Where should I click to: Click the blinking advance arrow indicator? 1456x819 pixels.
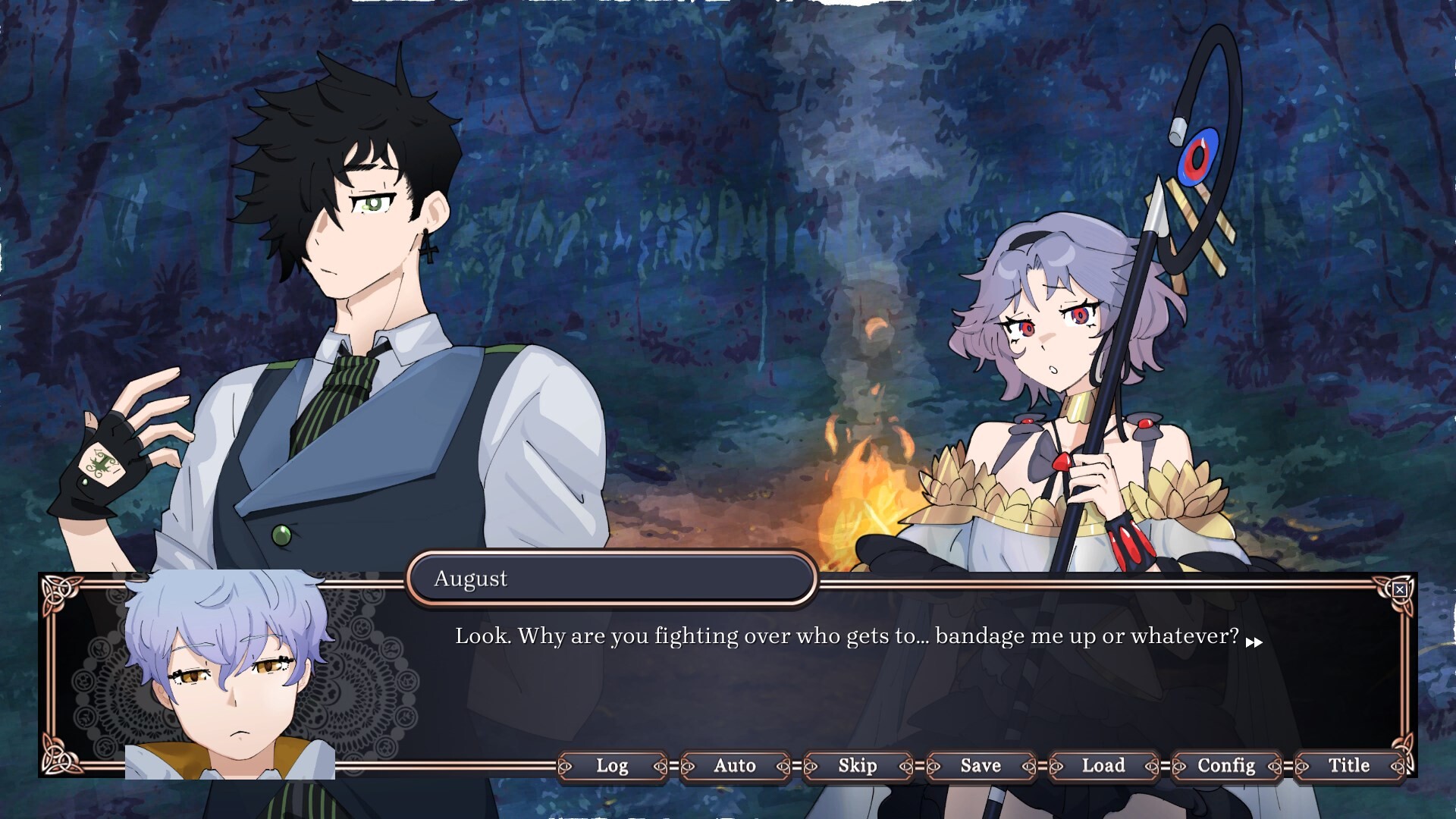click(1255, 641)
